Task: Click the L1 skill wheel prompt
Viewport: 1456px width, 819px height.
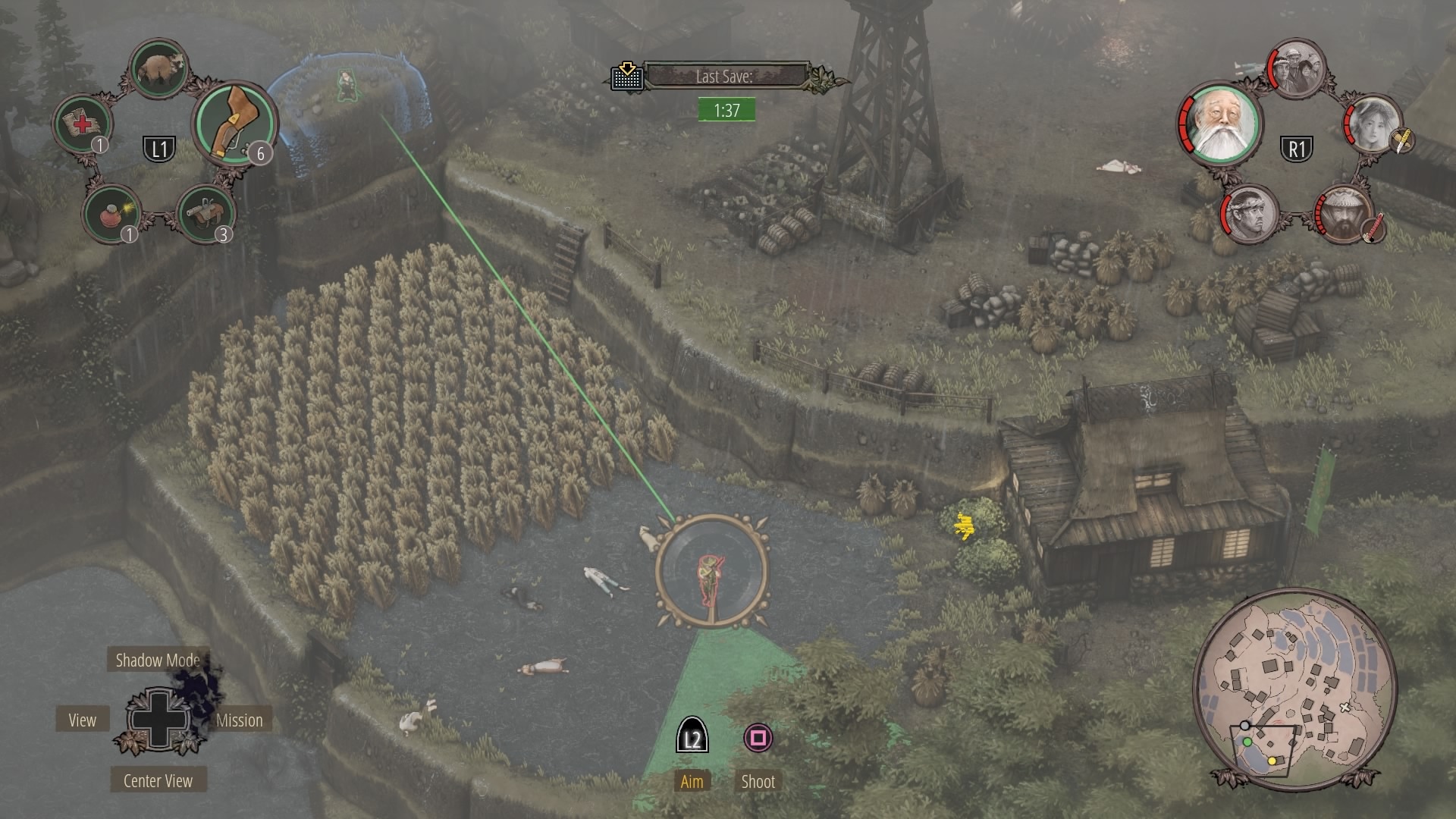Action: point(158,148)
